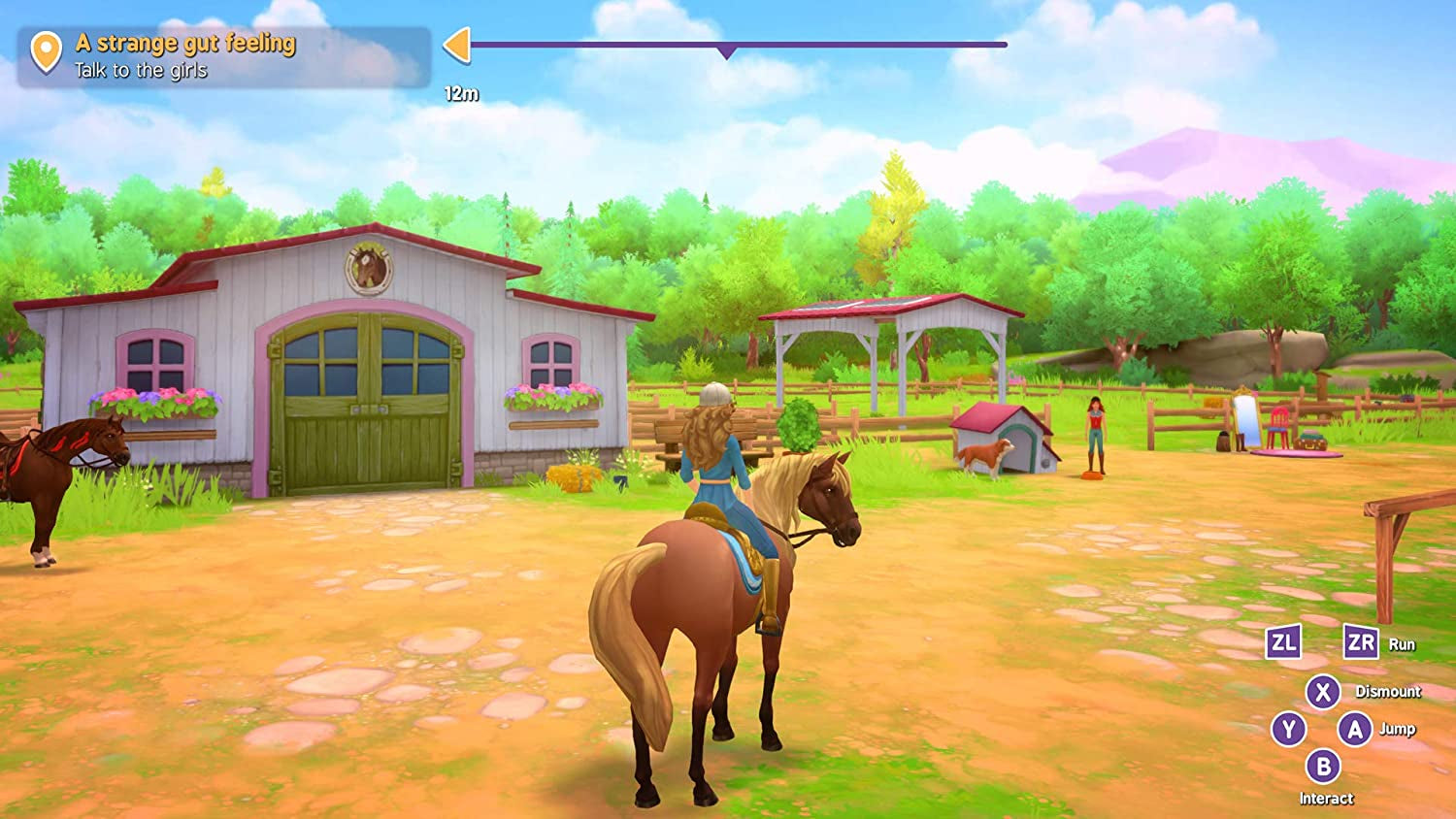
Task: Click the Interact label under B
Action: [x=1327, y=797]
